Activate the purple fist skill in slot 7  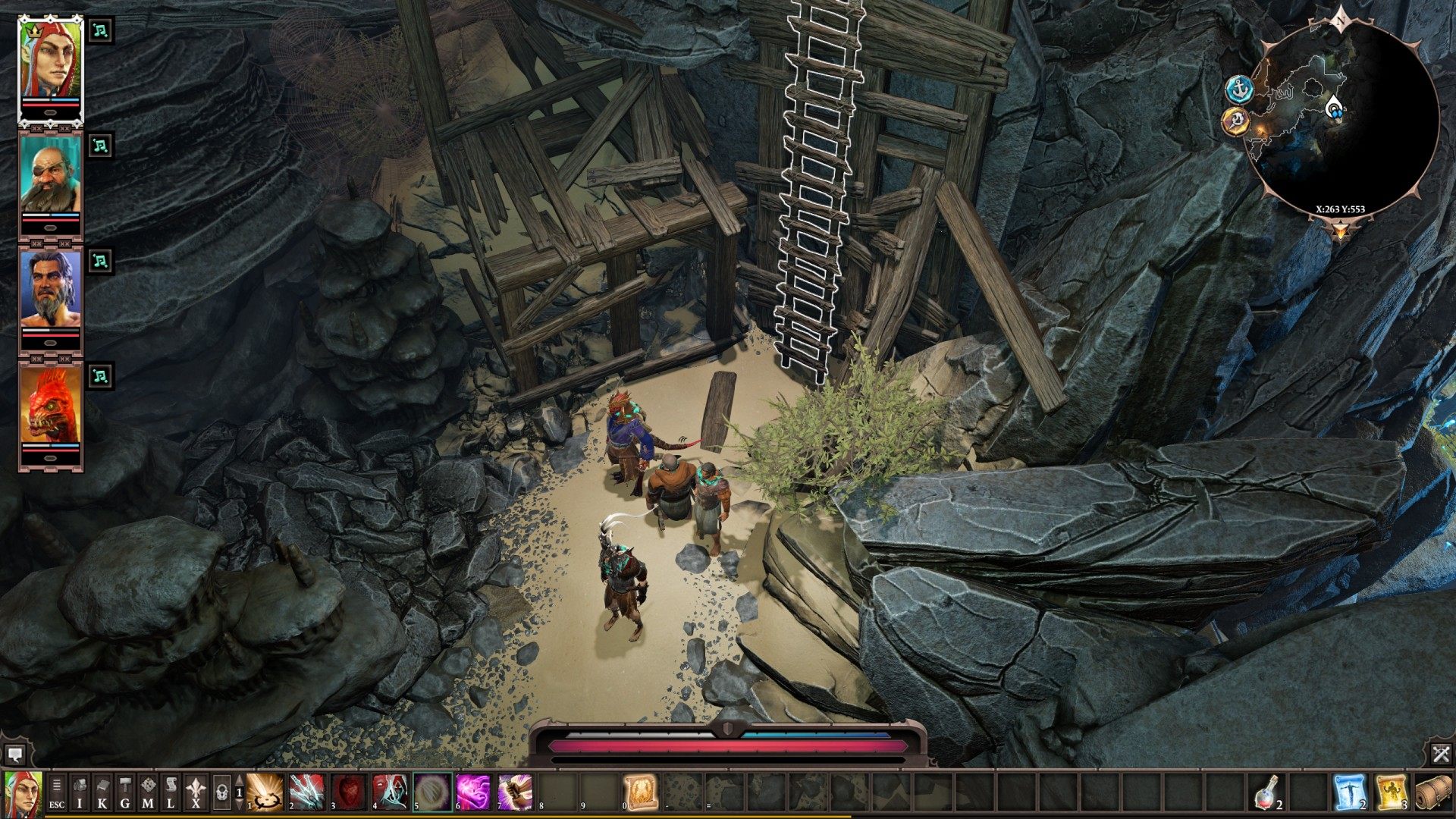tap(516, 792)
